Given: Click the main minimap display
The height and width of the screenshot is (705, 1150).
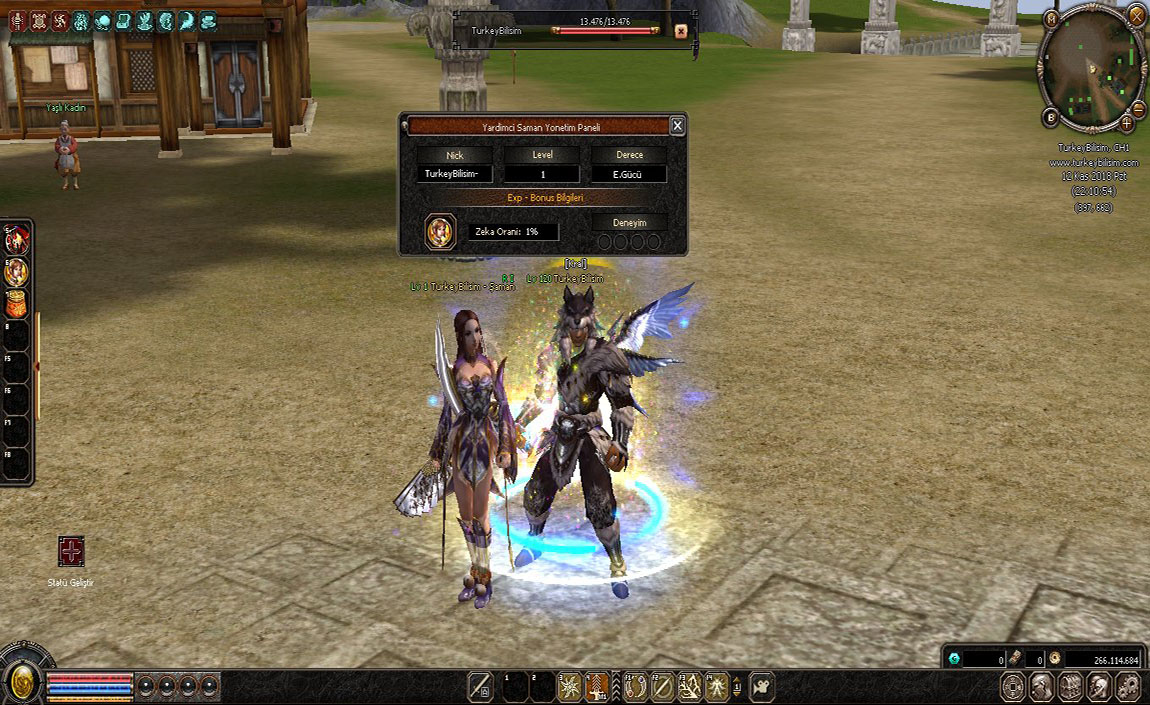Looking at the screenshot, I should pyautogui.click(x=1091, y=68).
